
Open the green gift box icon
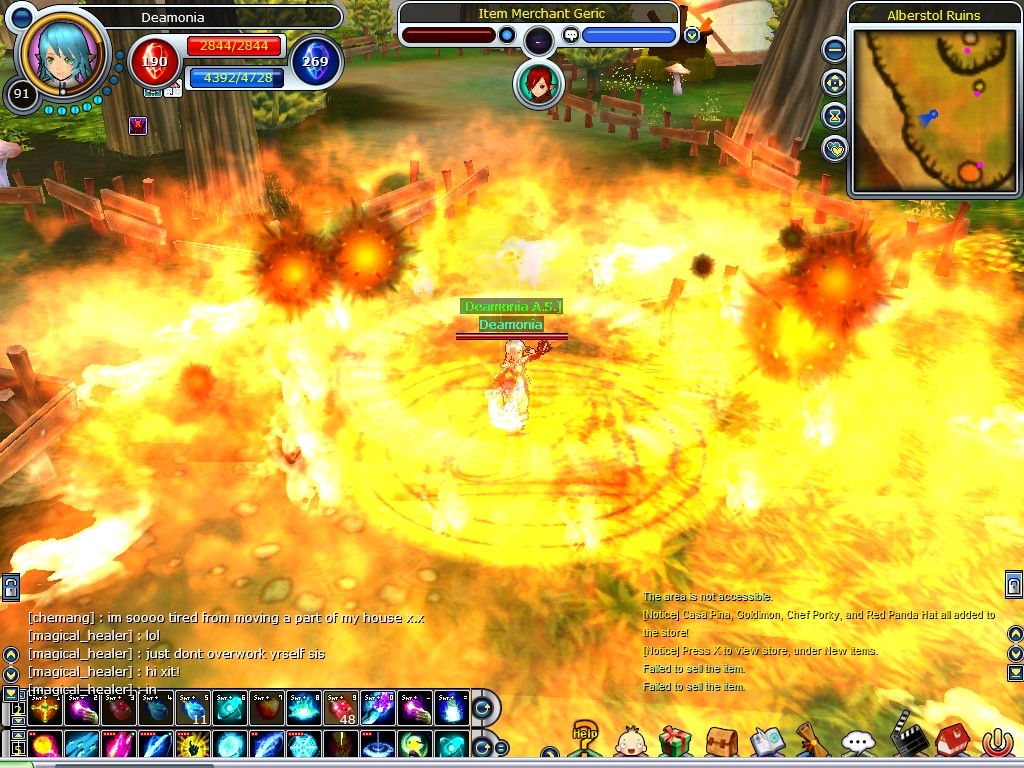(x=675, y=741)
